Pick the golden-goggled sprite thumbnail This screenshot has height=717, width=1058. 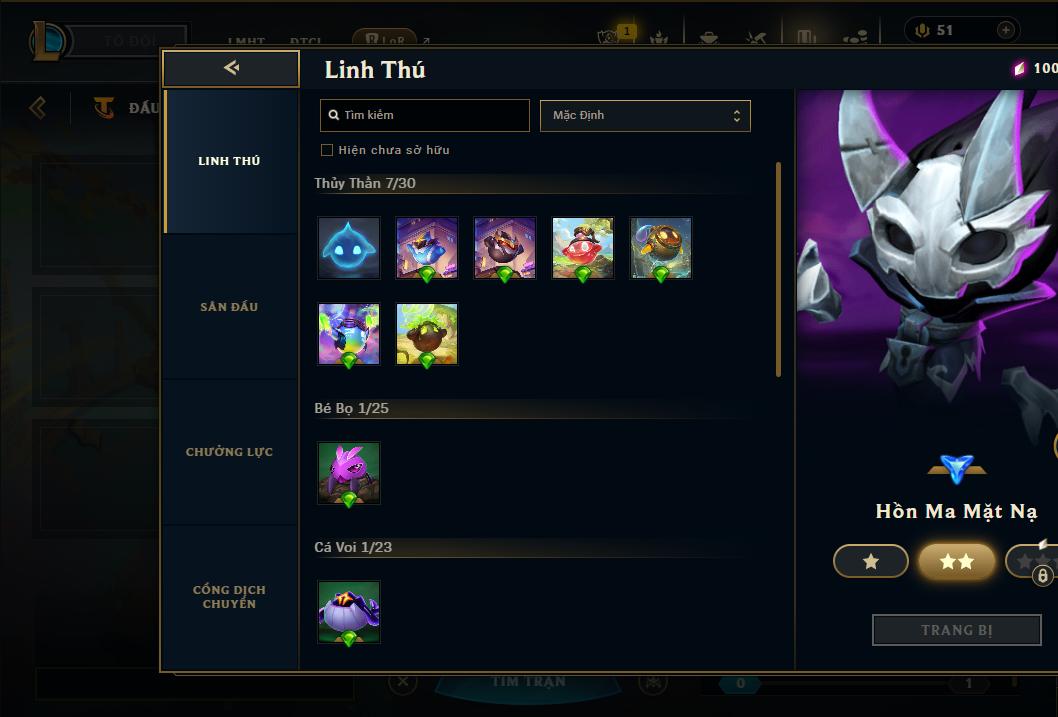(x=661, y=248)
